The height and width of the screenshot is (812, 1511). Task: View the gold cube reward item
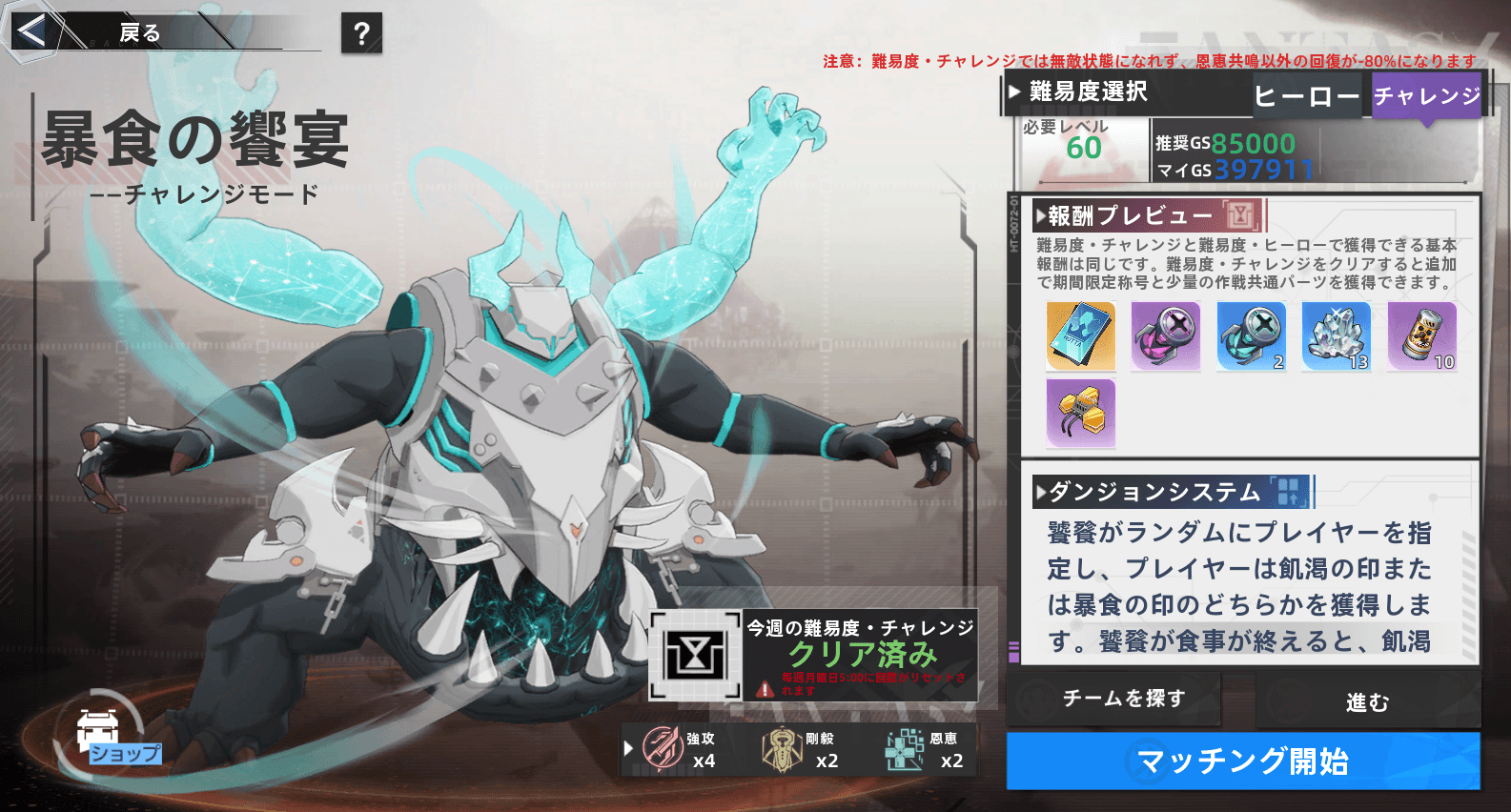[x=1080, y=413]
